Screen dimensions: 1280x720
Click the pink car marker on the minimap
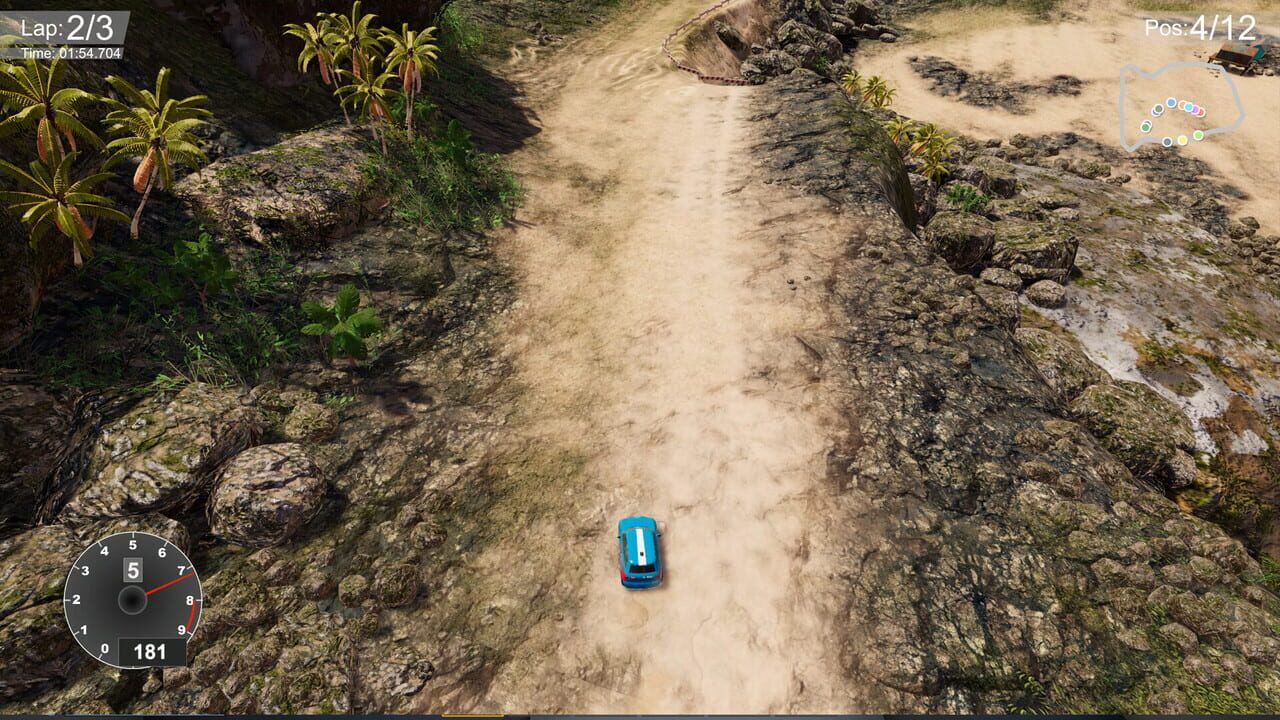point(1201,111)
